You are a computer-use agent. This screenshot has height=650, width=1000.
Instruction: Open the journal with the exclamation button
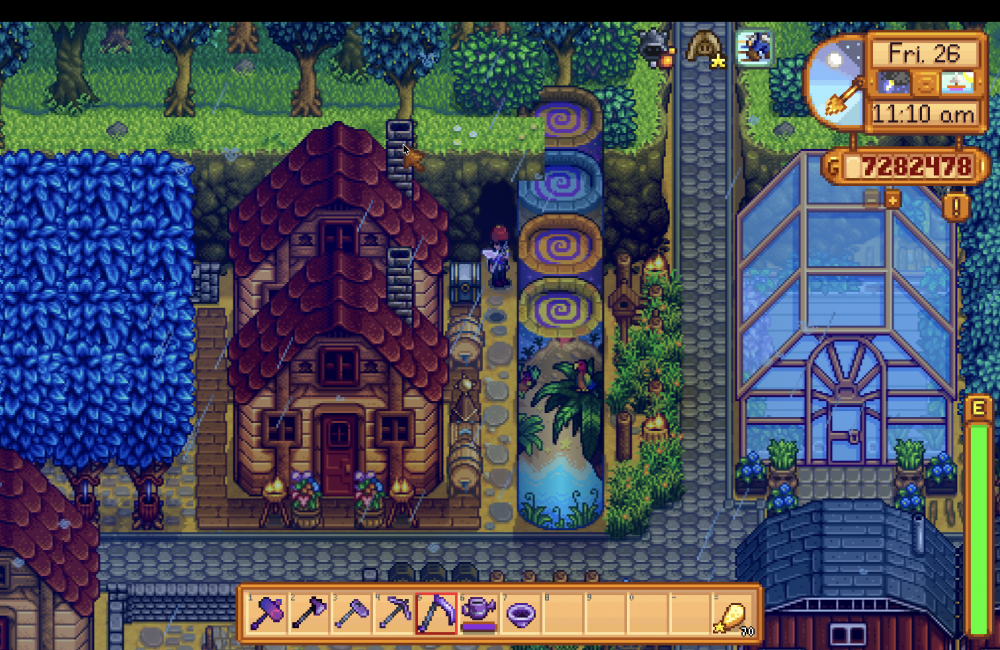(957, 207)
